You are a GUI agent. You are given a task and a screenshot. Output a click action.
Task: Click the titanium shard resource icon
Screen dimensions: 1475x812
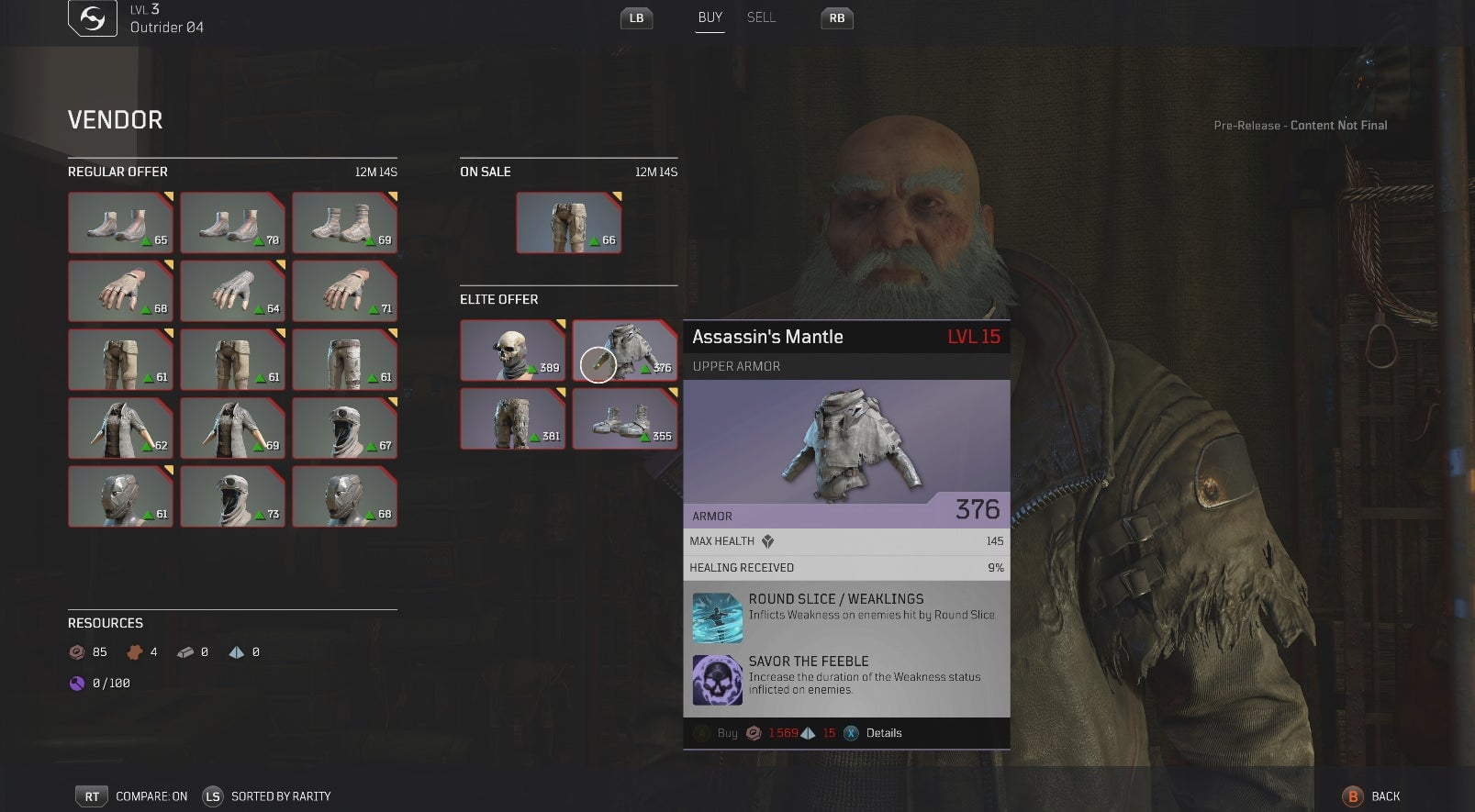[235, 652]
